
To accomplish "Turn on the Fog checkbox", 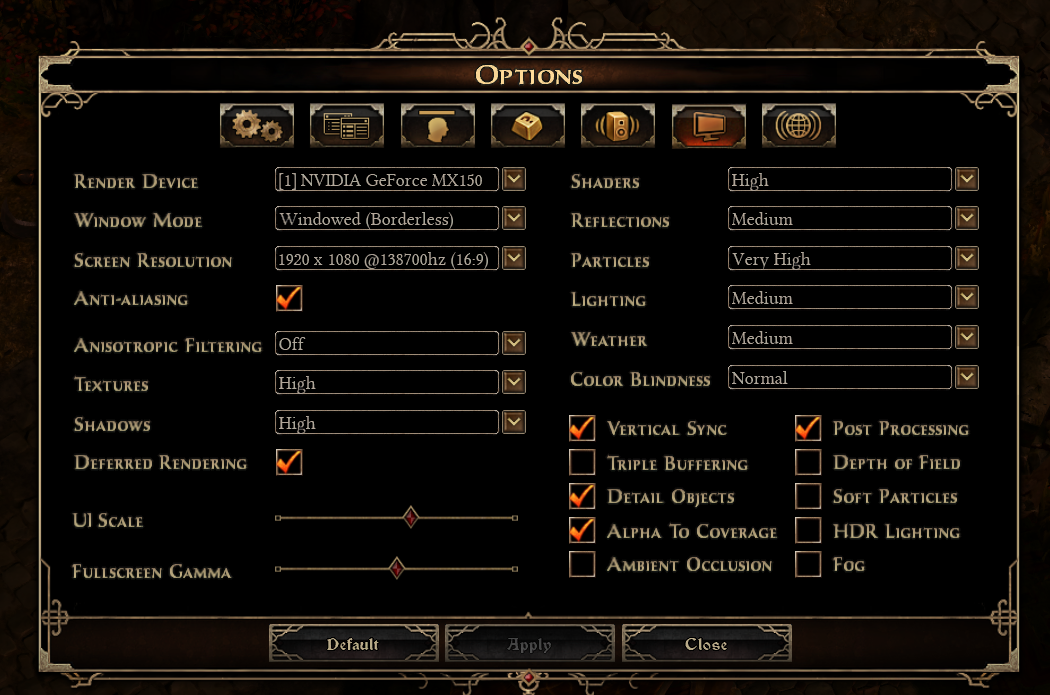I will pos(808,564).
